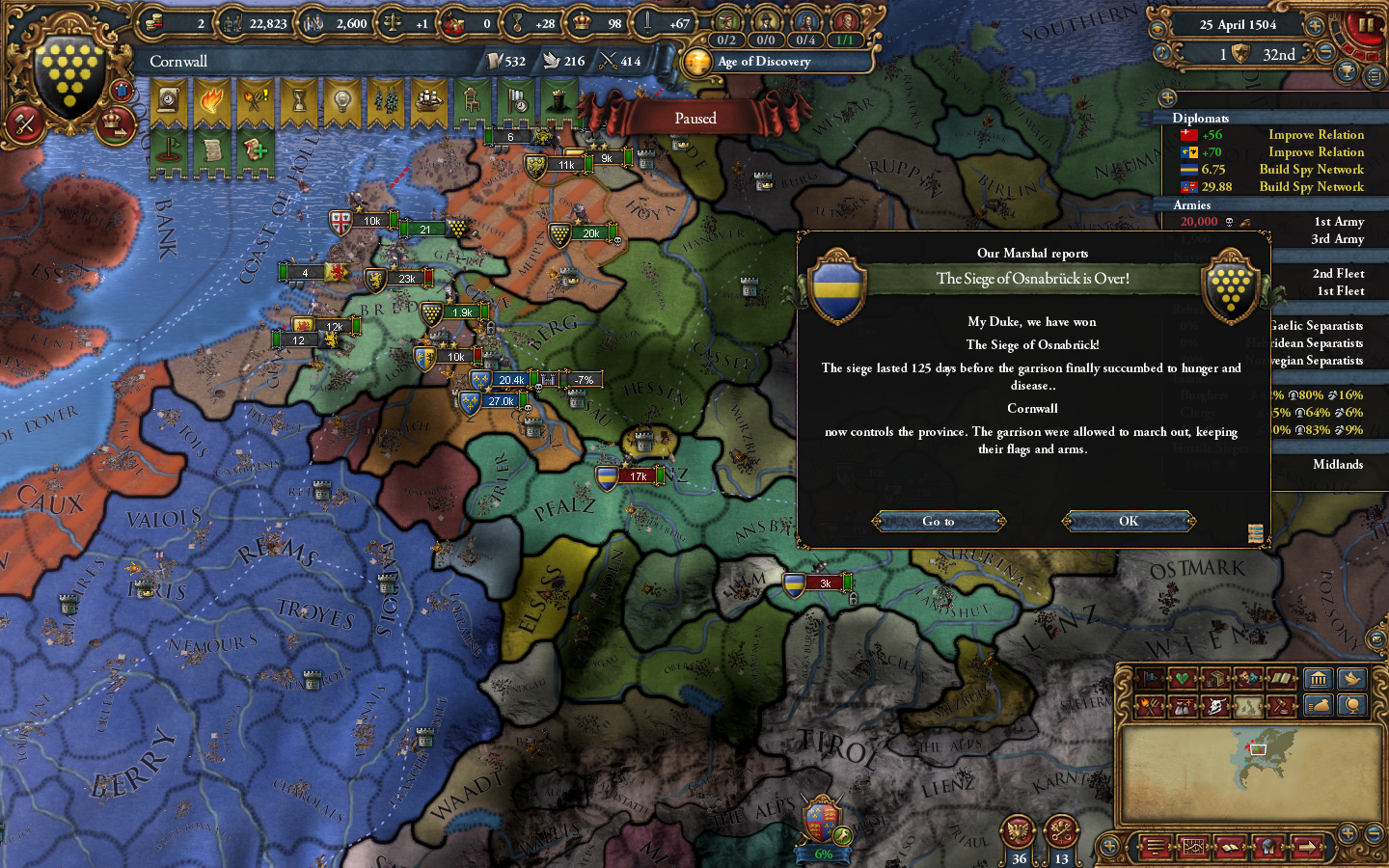Toggle the globe terra incognita mapmode
Image resolution: width=1389 pixels, height=868 pixels.
point(1351,706)
